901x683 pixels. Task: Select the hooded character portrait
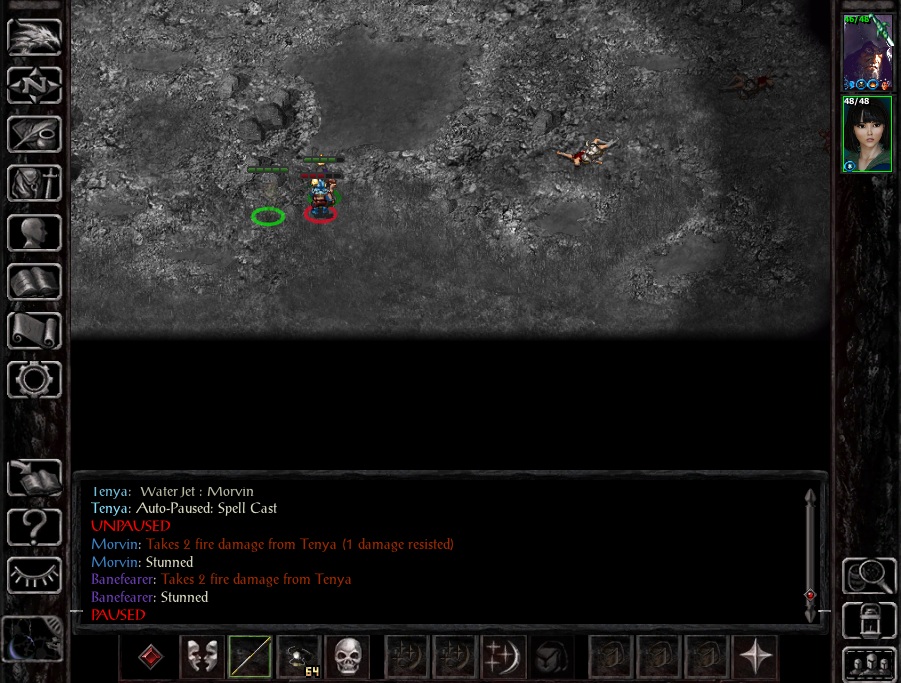coord(867,51)
